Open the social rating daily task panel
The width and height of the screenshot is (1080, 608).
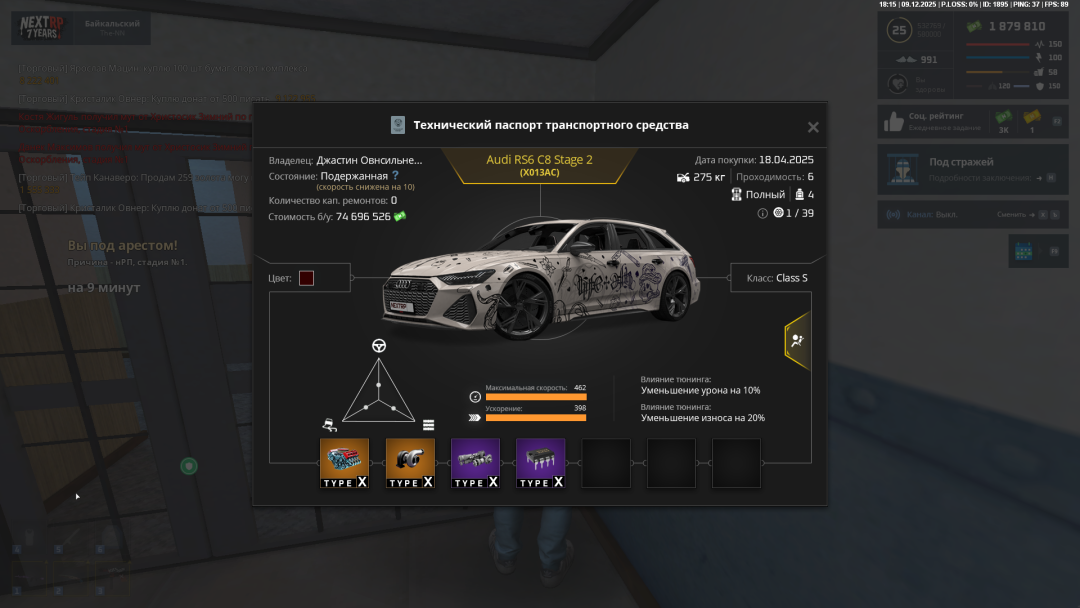click(972, 121)
